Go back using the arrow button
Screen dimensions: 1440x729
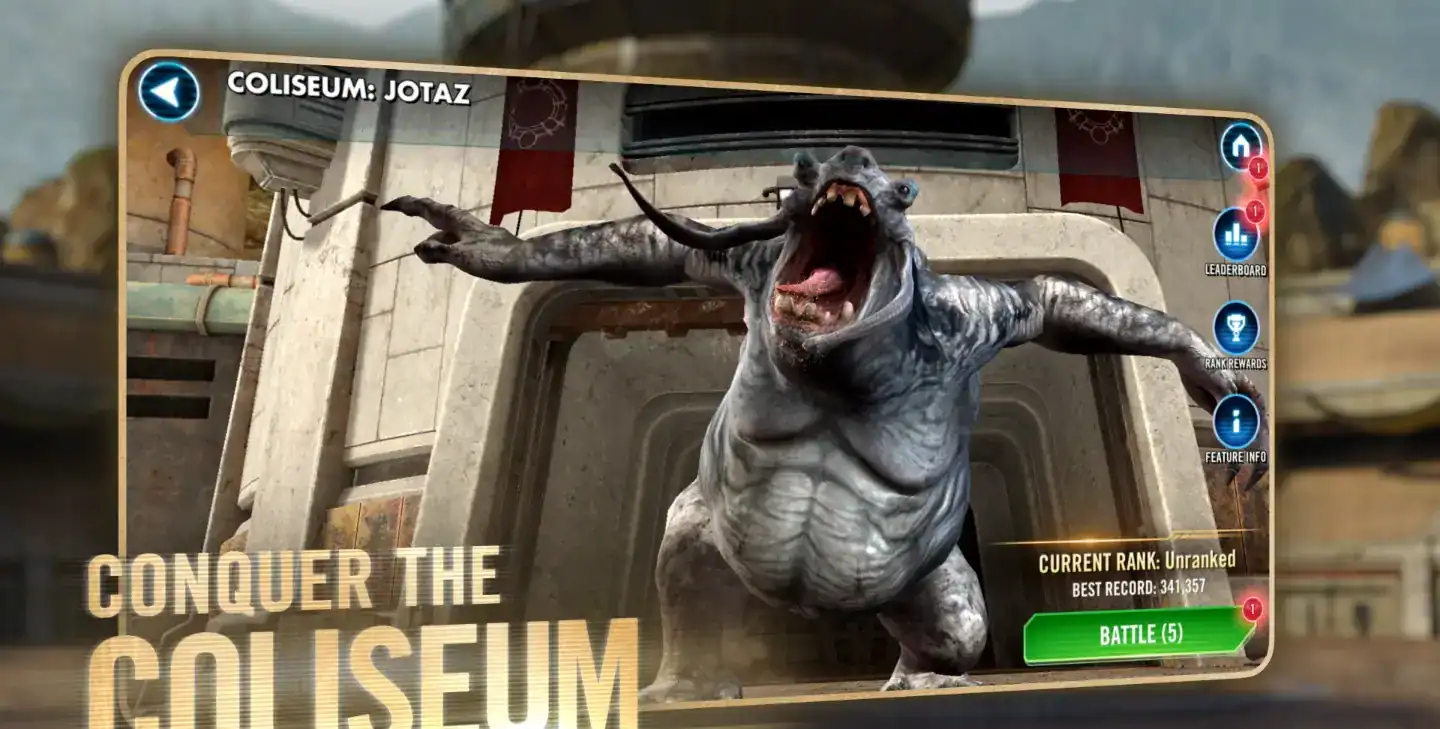pos(168,92)
